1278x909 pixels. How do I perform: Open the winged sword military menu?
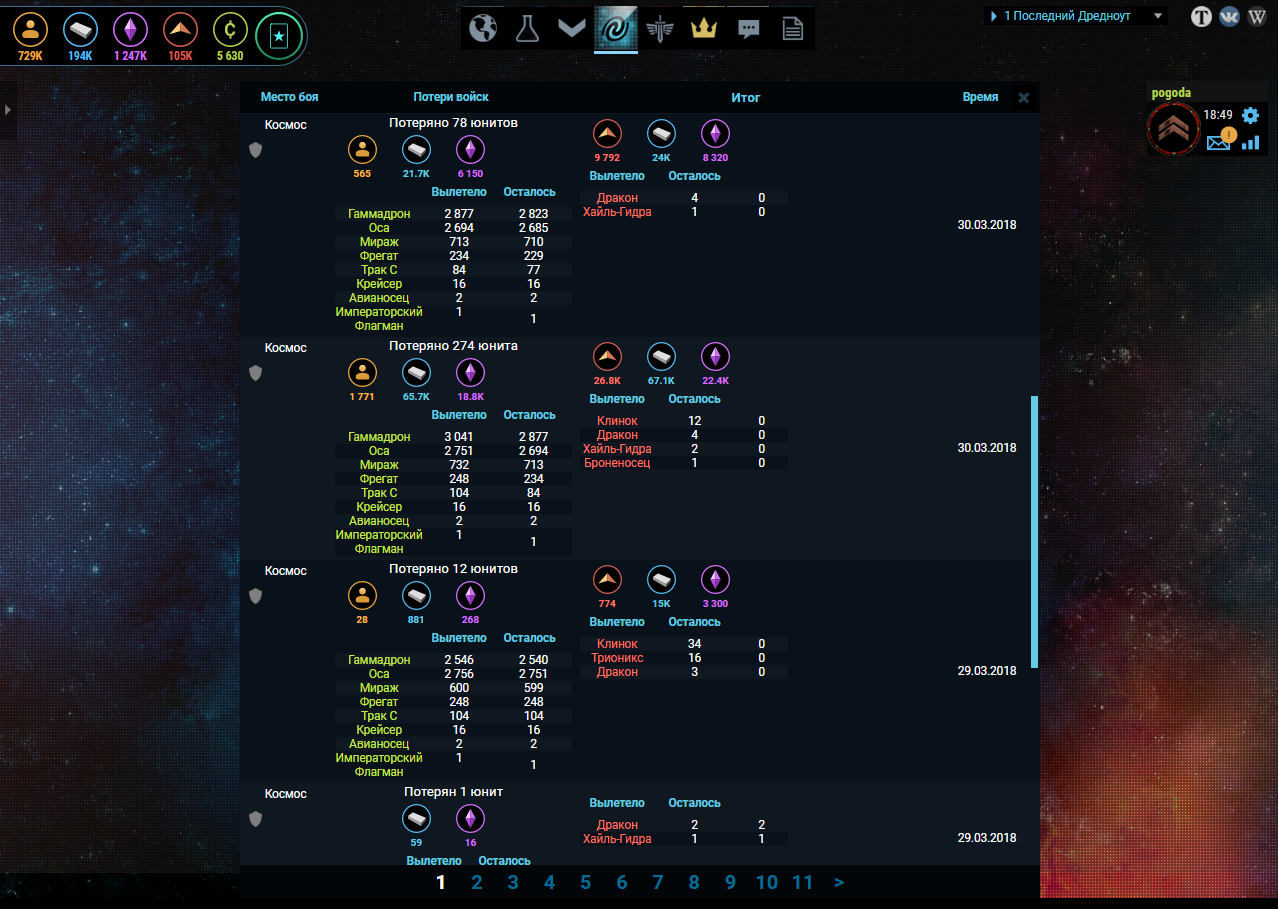point(661,29)
